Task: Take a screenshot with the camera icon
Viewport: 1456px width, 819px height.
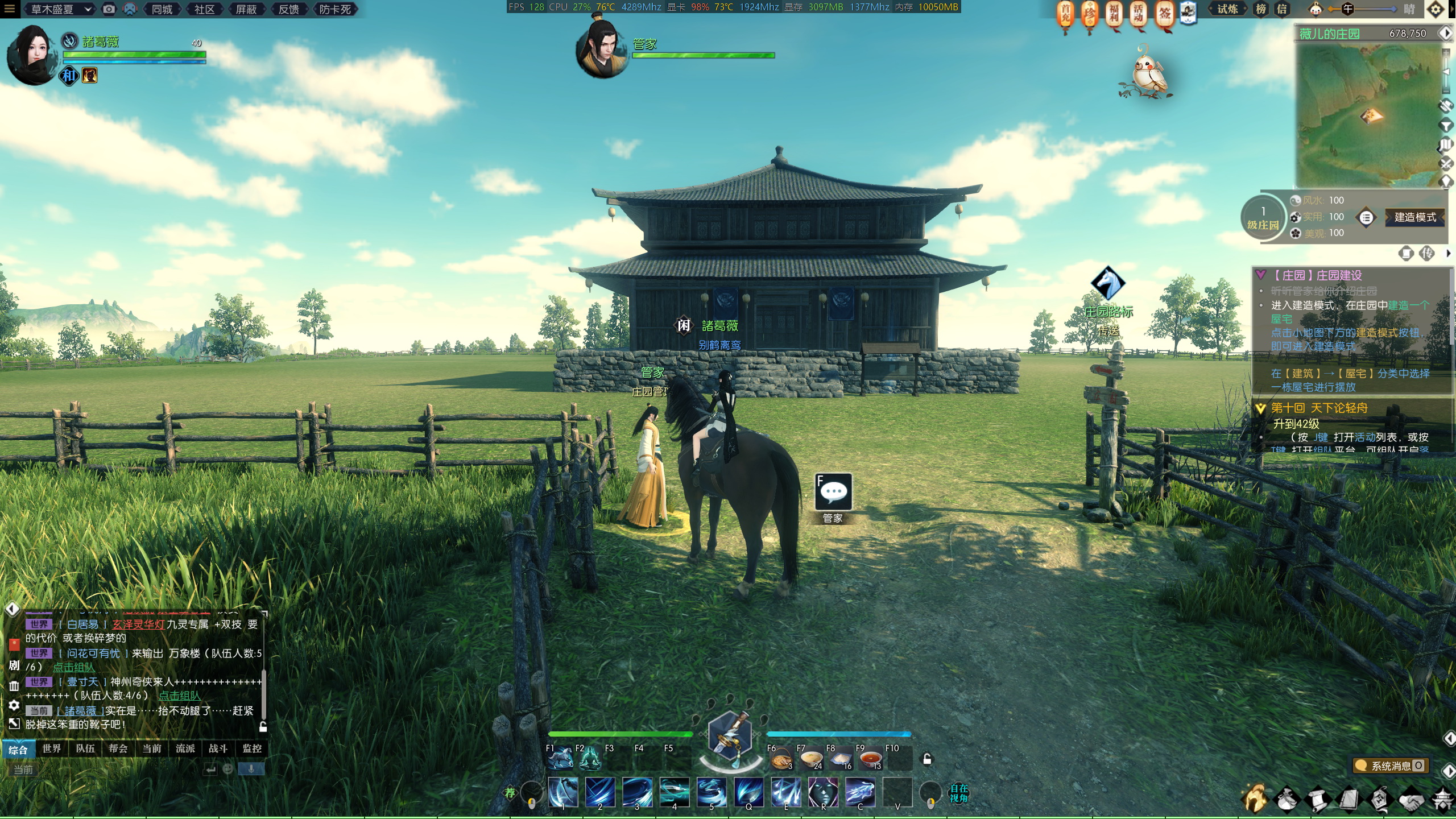Action: (x=109, y=9)
